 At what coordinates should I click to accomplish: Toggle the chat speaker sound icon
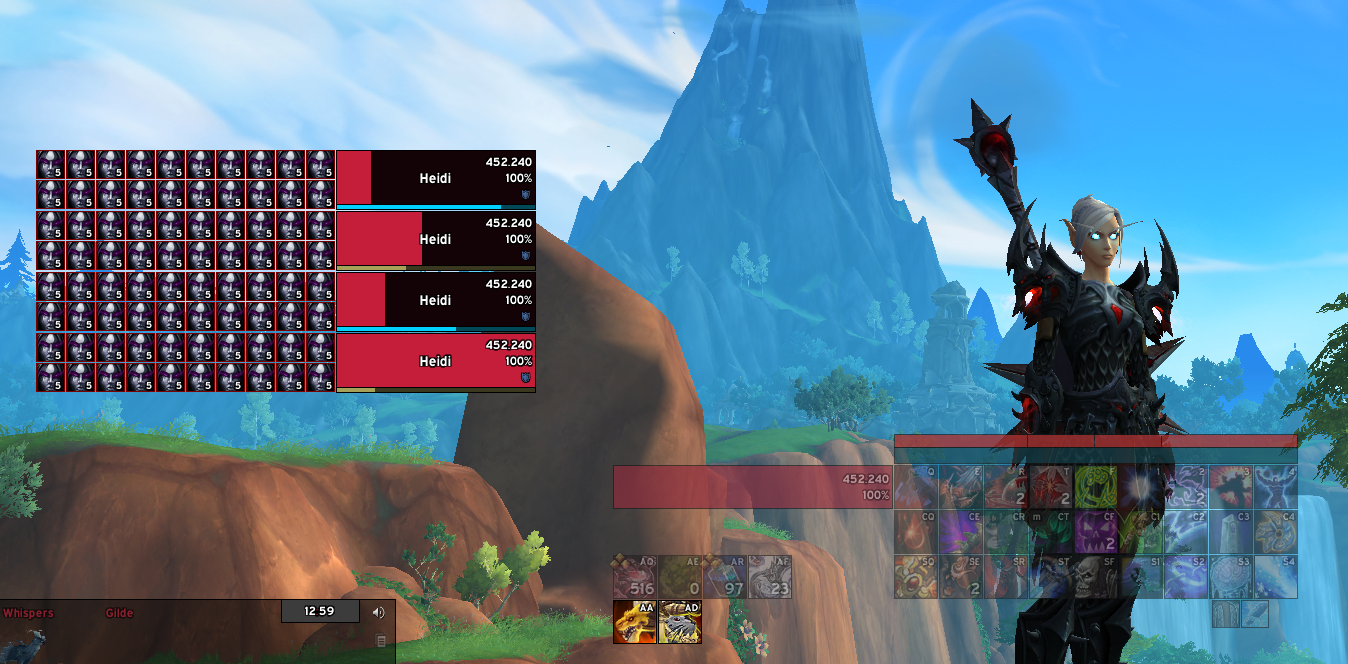tap(379, 612)
